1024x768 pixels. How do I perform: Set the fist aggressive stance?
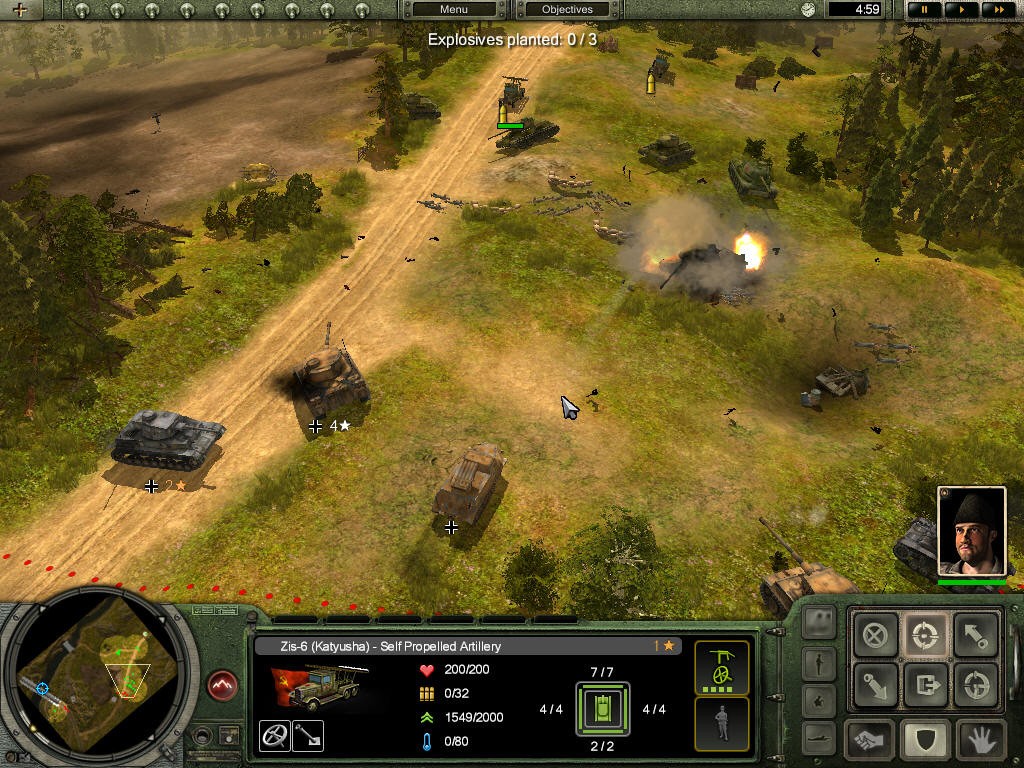tap(870, 741)
